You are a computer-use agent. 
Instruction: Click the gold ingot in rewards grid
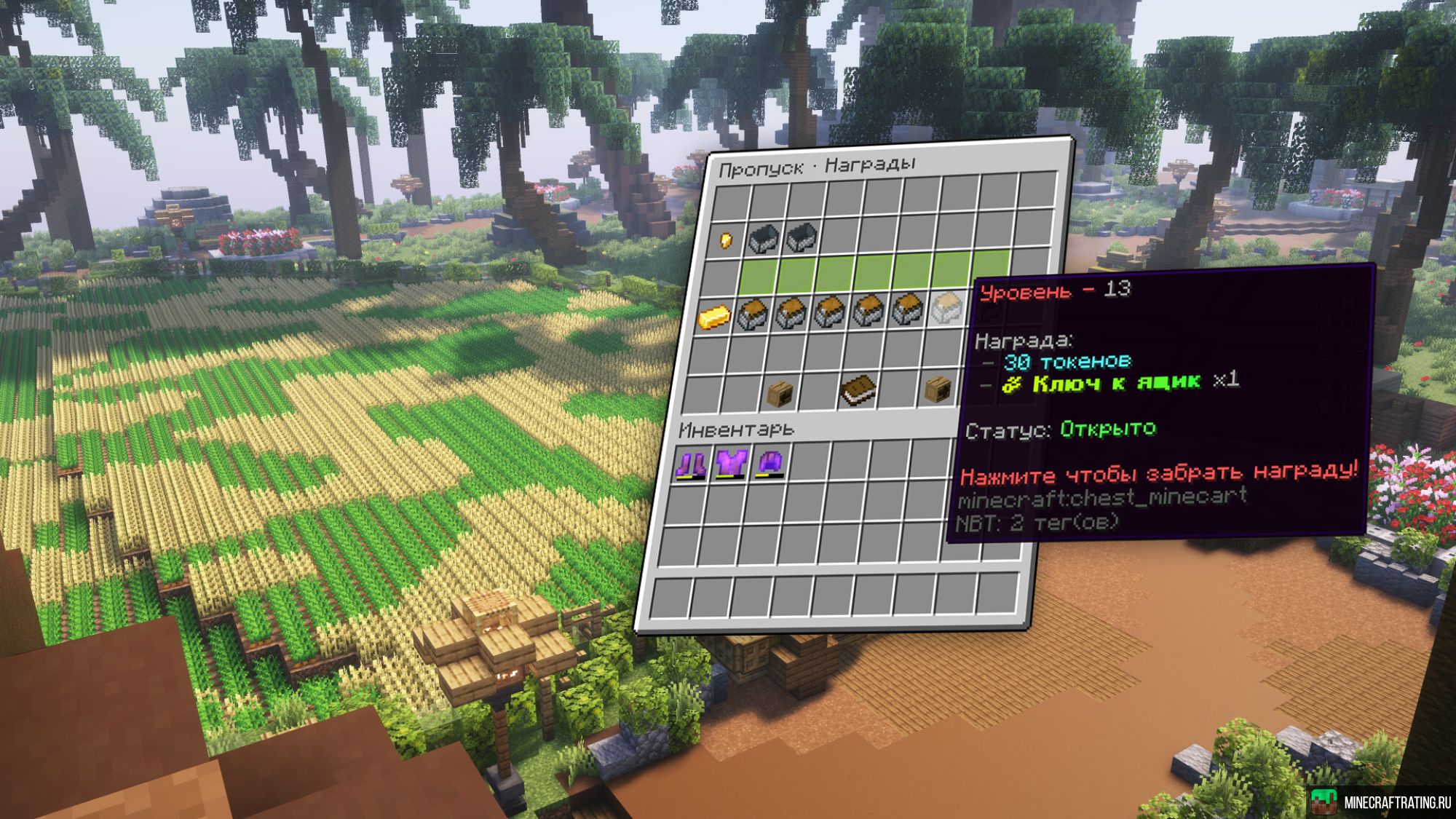point(713,317)
